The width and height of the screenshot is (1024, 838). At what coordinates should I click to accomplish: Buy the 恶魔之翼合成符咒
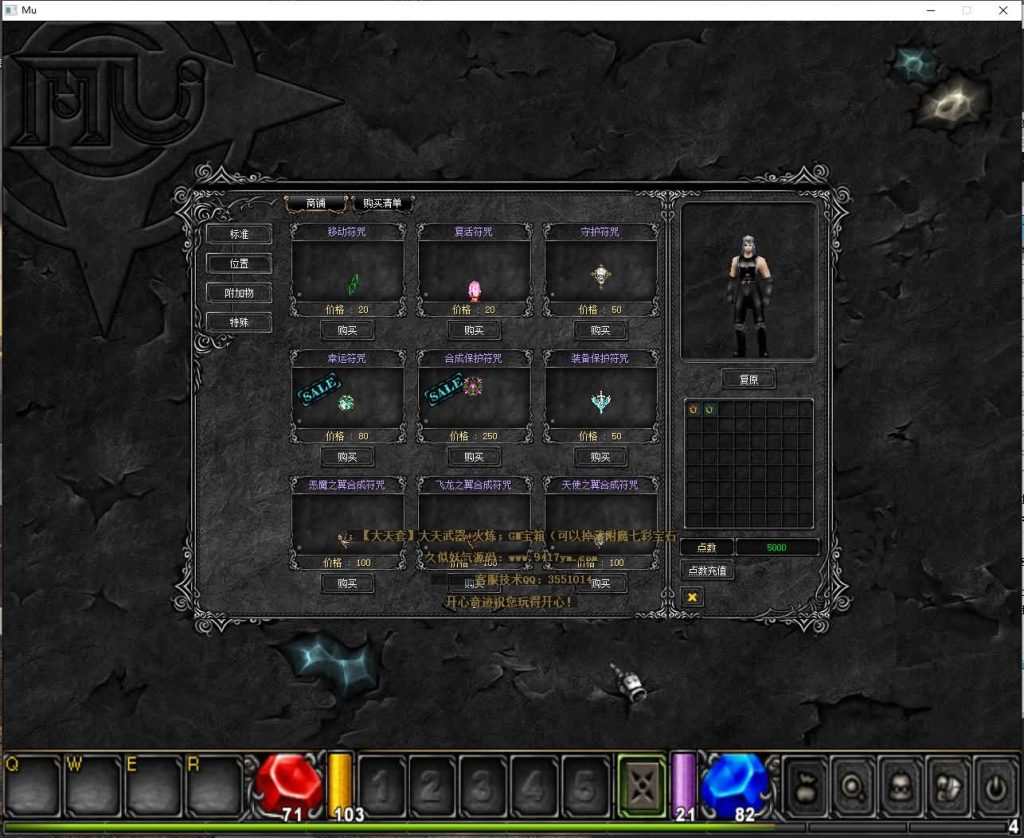(x=347, y=583)
